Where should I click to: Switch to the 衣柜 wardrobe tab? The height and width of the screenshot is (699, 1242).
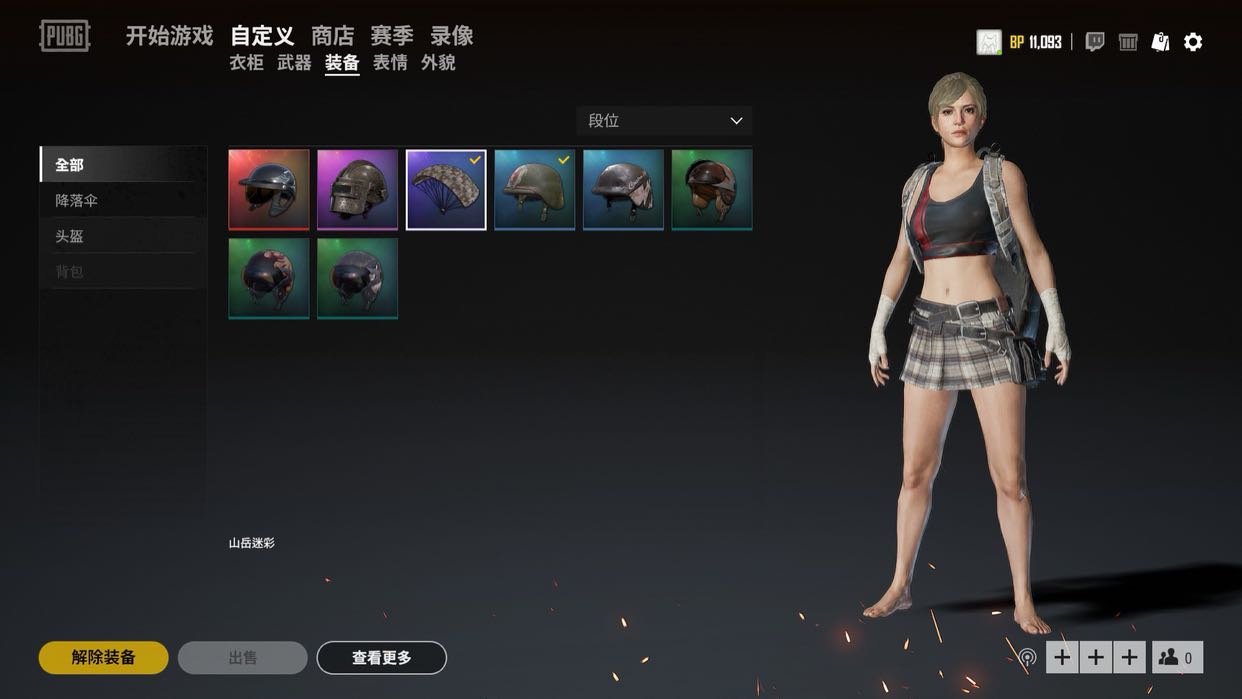coord(246,63)
